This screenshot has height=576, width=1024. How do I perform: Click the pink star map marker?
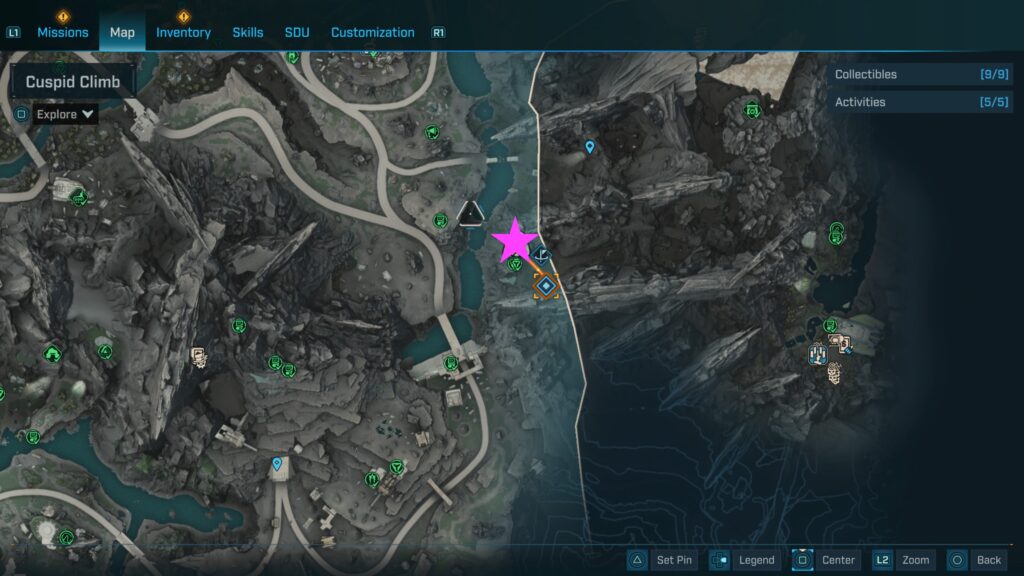516,241
